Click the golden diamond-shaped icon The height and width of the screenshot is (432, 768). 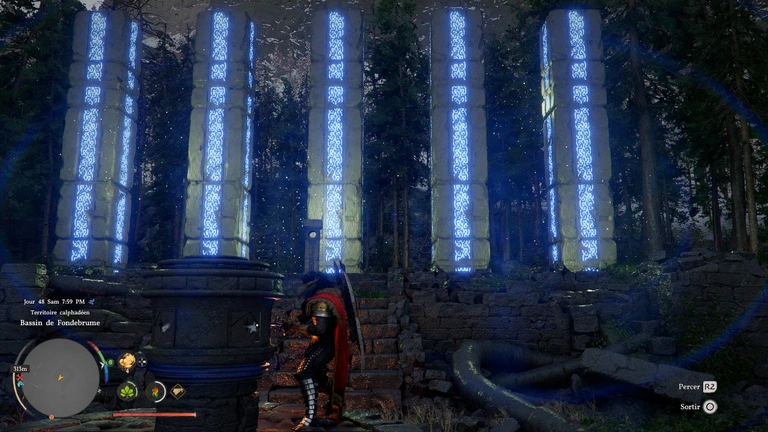177,391
